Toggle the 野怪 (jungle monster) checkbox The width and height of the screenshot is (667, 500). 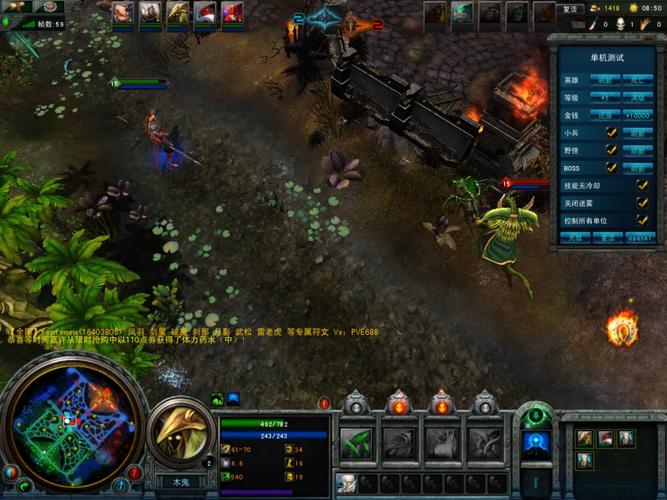point(611,150)
